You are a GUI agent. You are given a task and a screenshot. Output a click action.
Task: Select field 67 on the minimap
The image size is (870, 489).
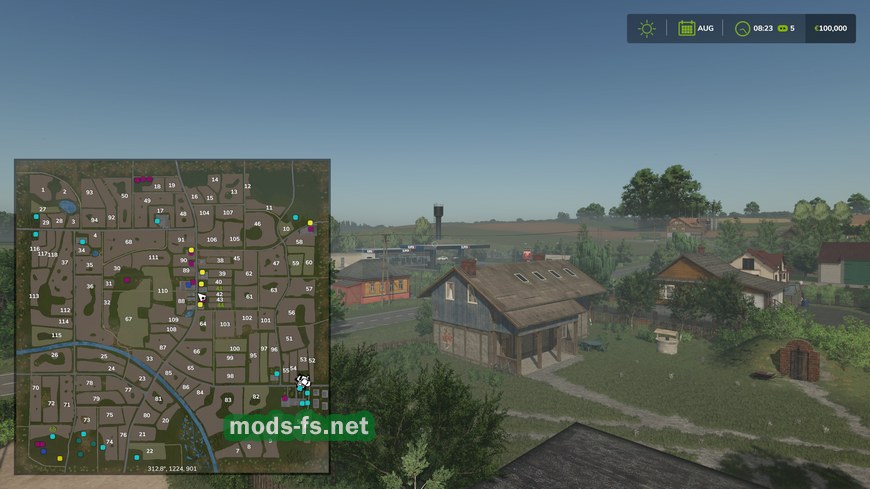[128, 319]
